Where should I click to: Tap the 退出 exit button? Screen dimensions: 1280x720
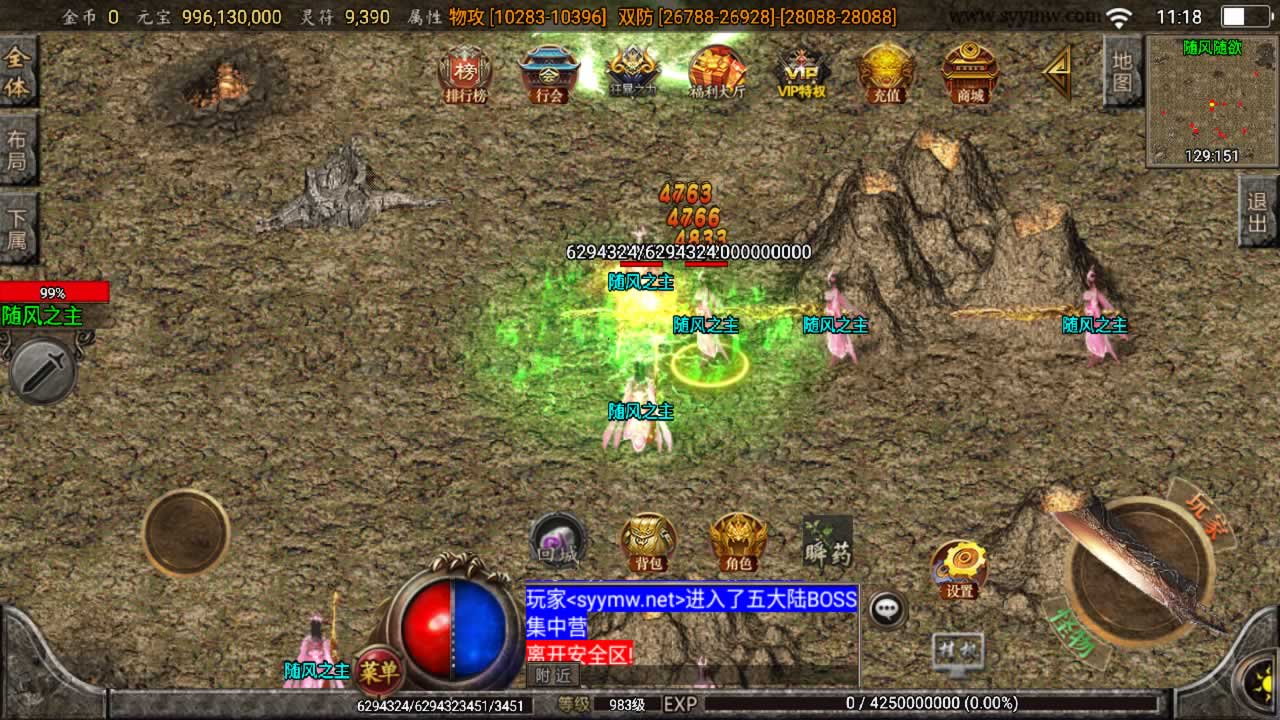click(x=1258, y=212)
